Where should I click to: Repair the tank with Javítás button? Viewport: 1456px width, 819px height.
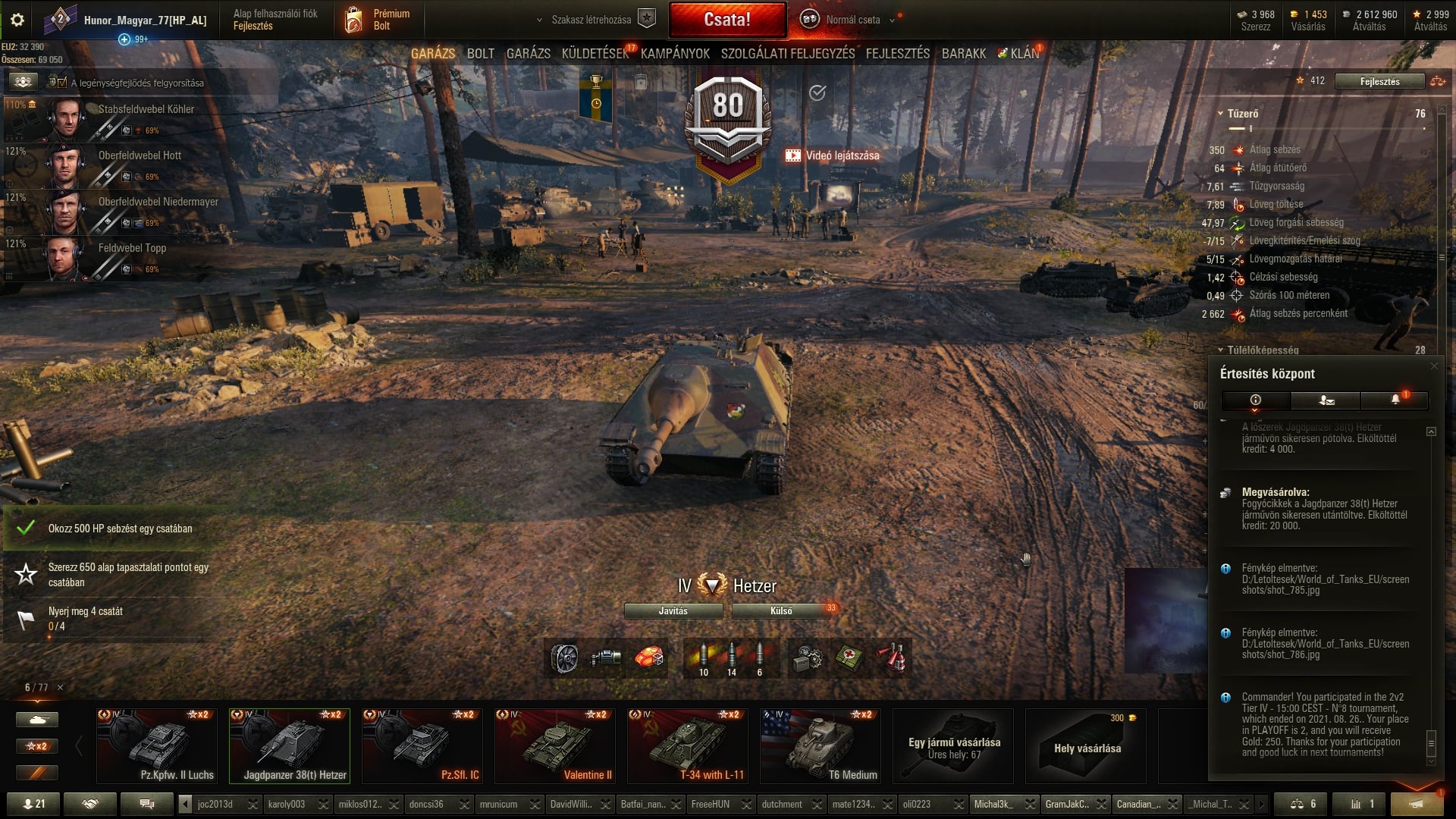pos(673,611)
